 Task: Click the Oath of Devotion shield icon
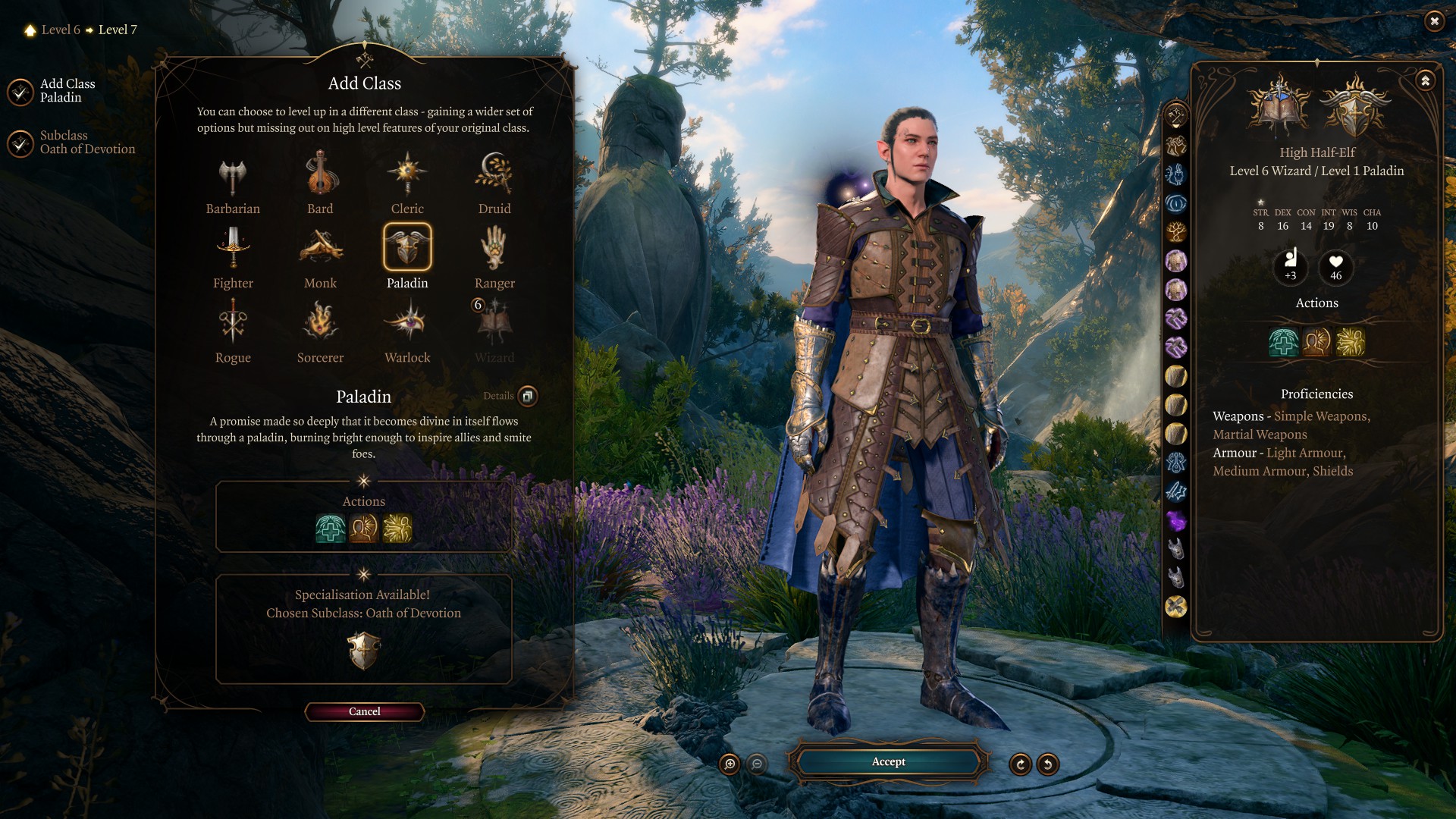[364, 651]
